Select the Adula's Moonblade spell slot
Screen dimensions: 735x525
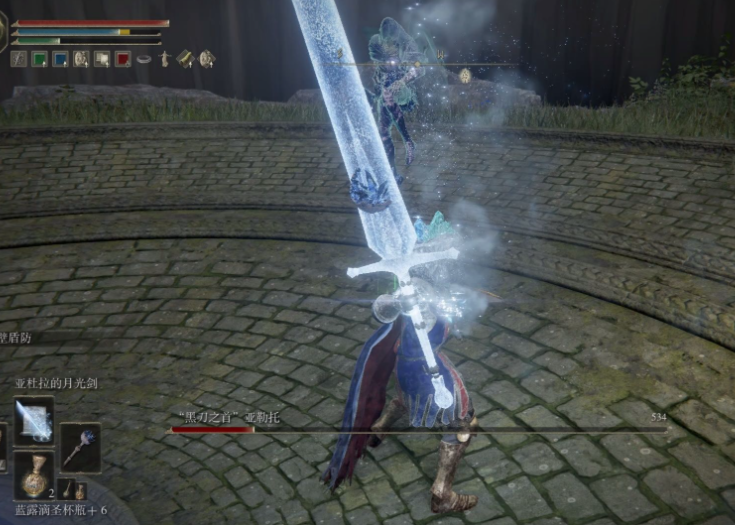[x=34, y=421]
